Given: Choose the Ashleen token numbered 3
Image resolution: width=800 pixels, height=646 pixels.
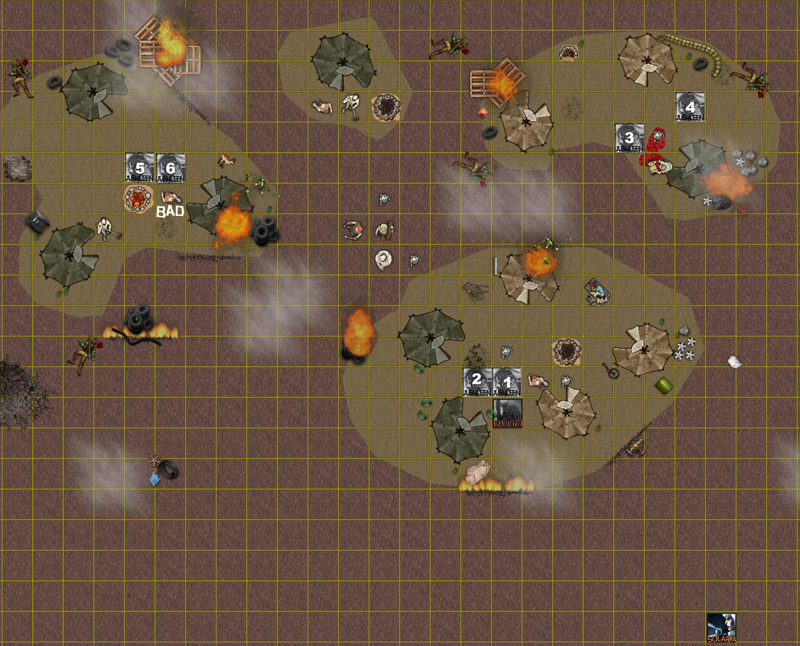Looking at the screenshot, I should (630, 137).
